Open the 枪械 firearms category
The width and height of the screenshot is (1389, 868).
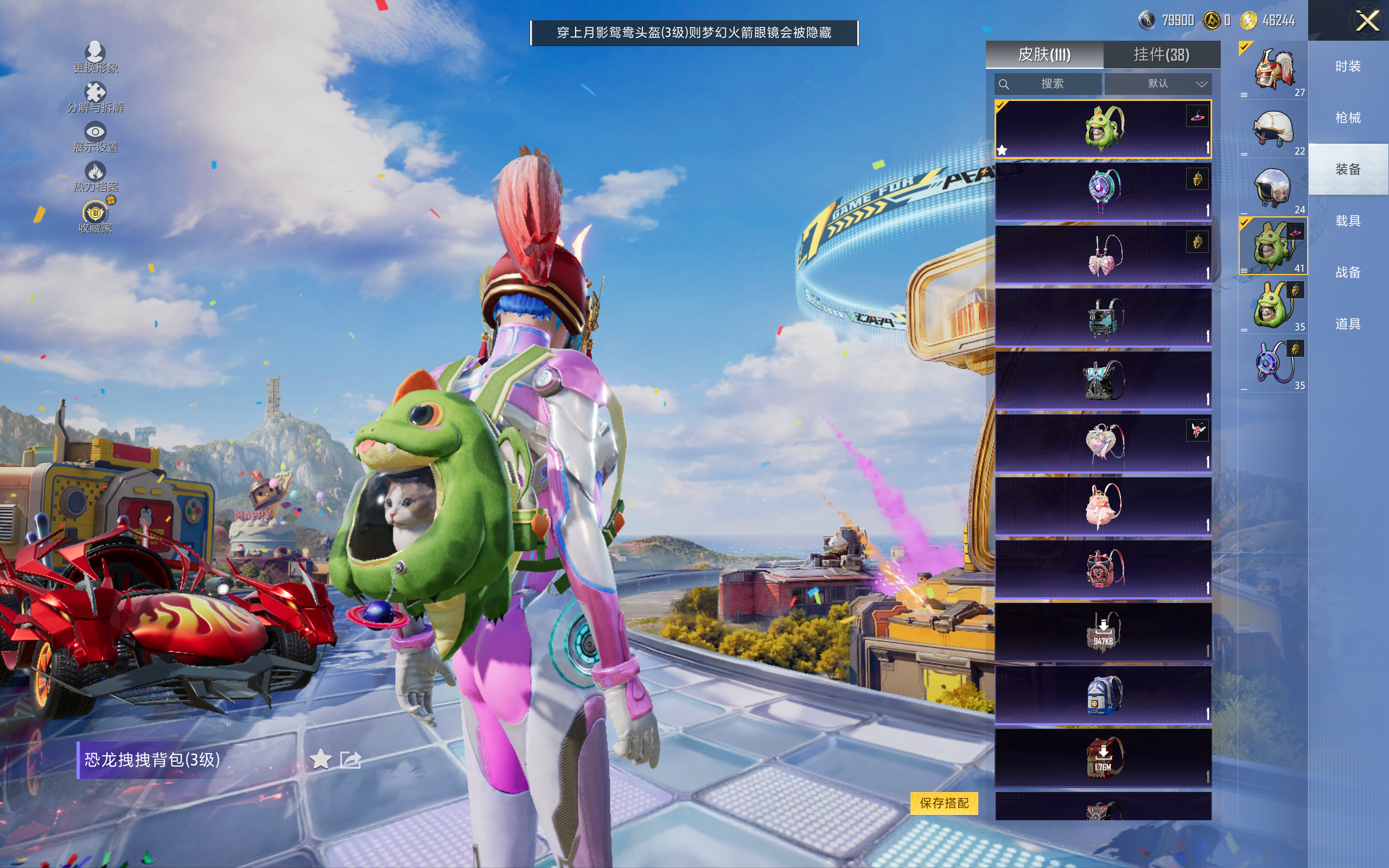click(x=1348, y=118)
